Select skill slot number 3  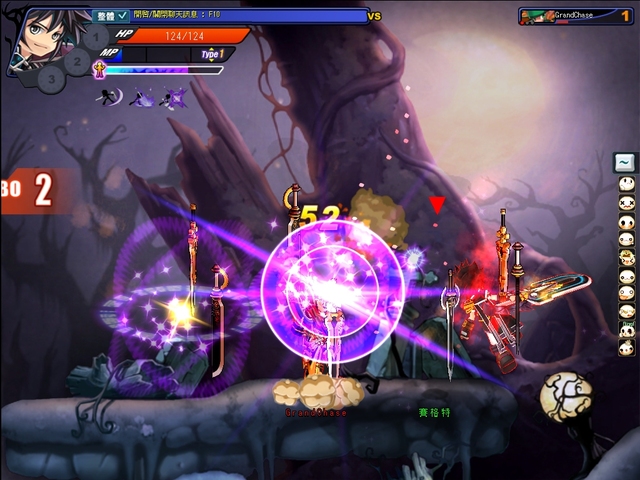point(52,78)
